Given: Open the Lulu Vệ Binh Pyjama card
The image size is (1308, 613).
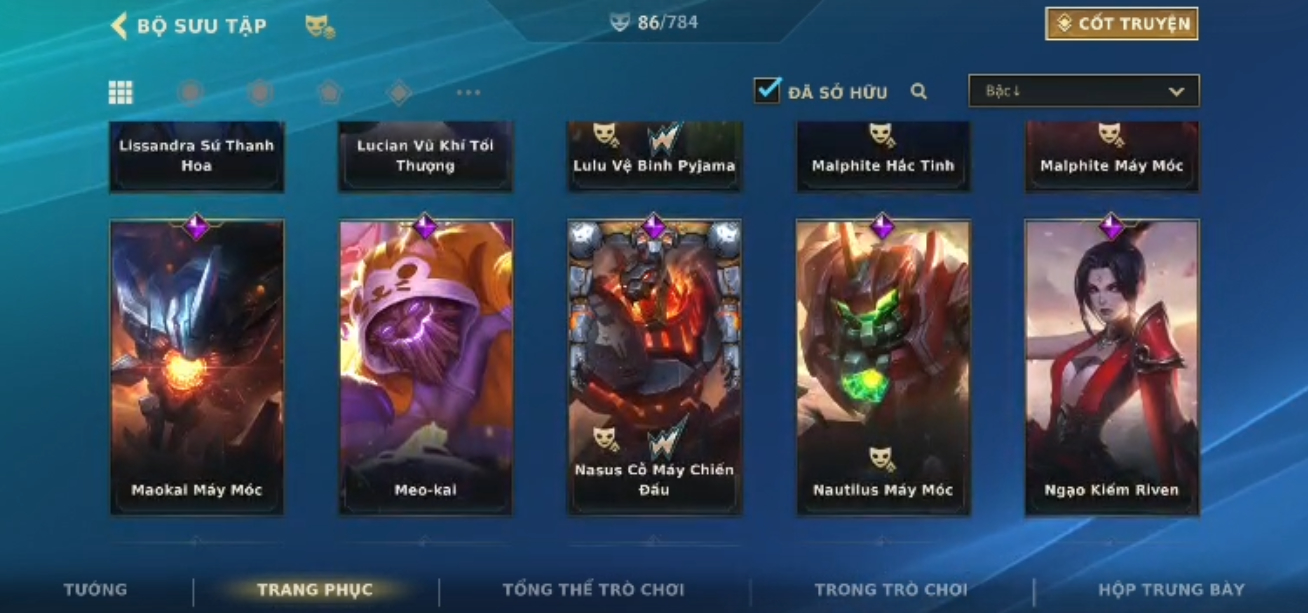Looking at the screenshot, I should coord(655,156).
